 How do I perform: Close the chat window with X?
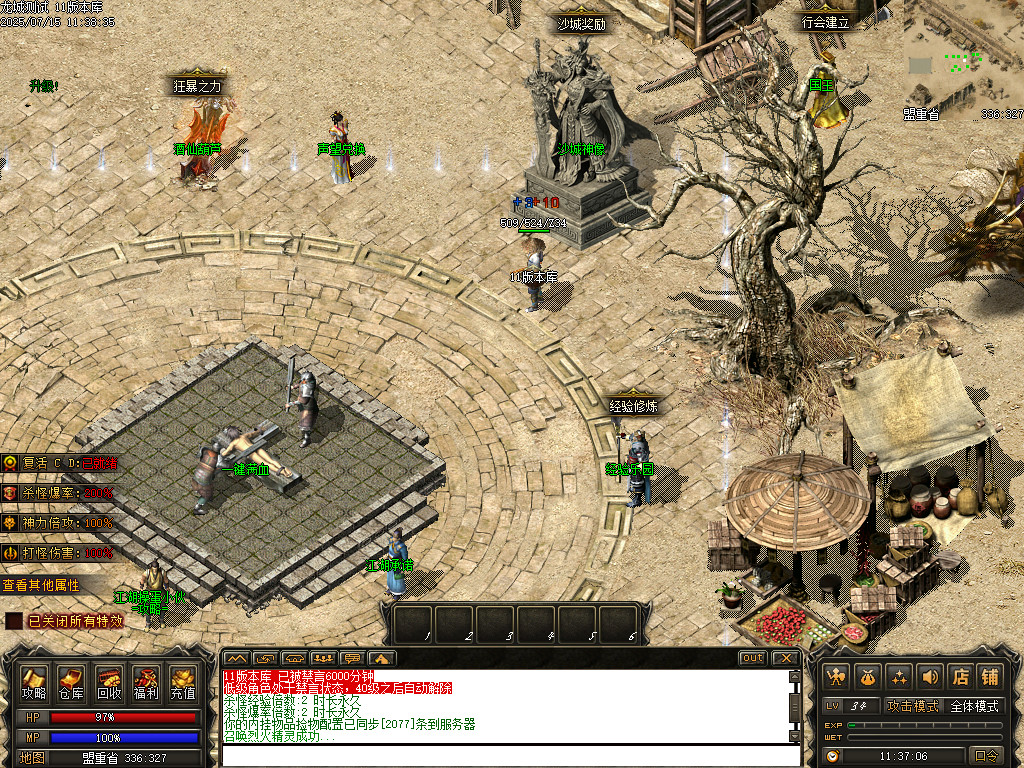click(787, 658)
